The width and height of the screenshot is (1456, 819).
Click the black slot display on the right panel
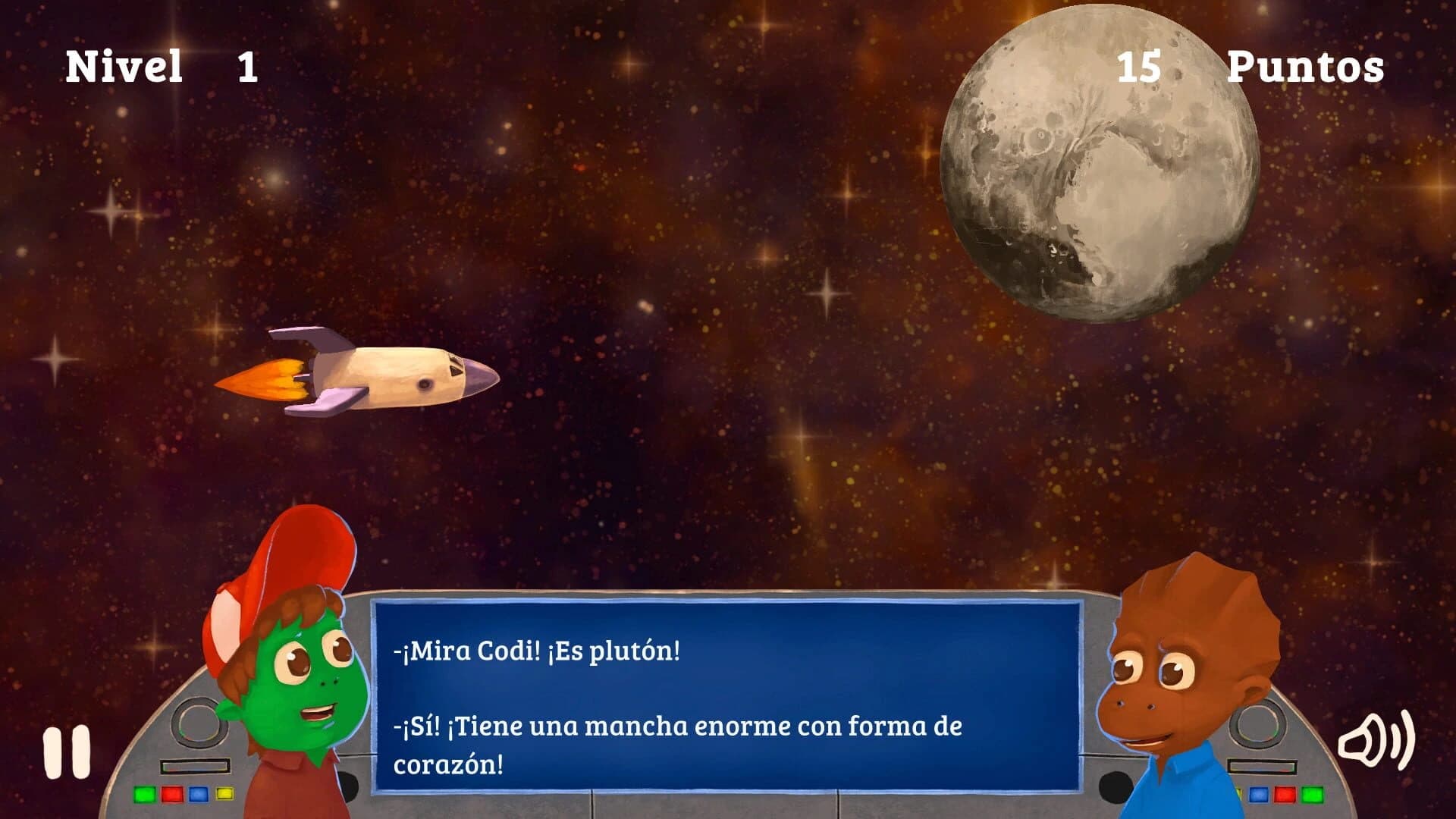tap(1262, 766)
